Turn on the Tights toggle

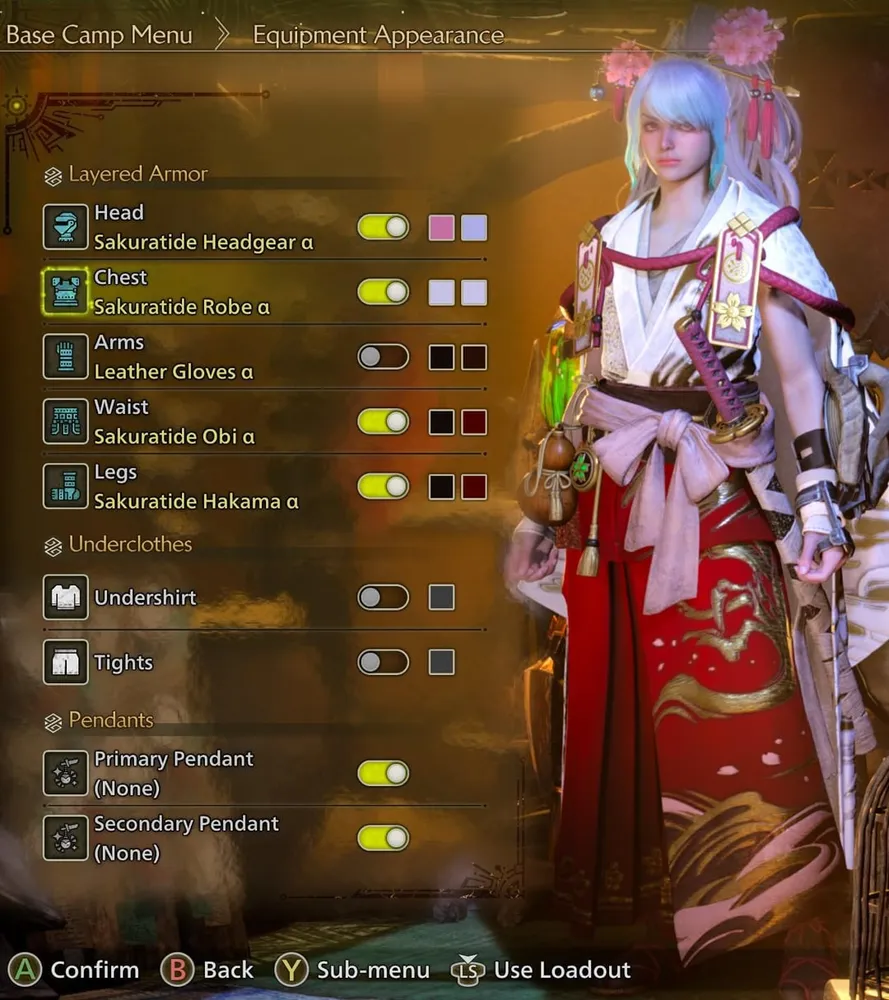click(383, 662)
